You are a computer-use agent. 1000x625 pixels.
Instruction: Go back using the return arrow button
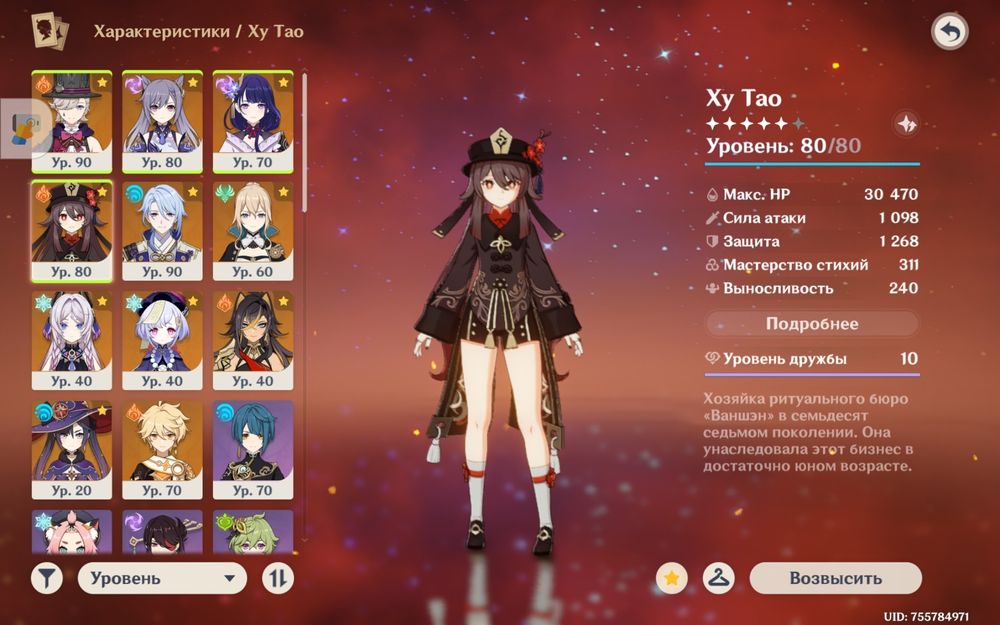(949, 32)
